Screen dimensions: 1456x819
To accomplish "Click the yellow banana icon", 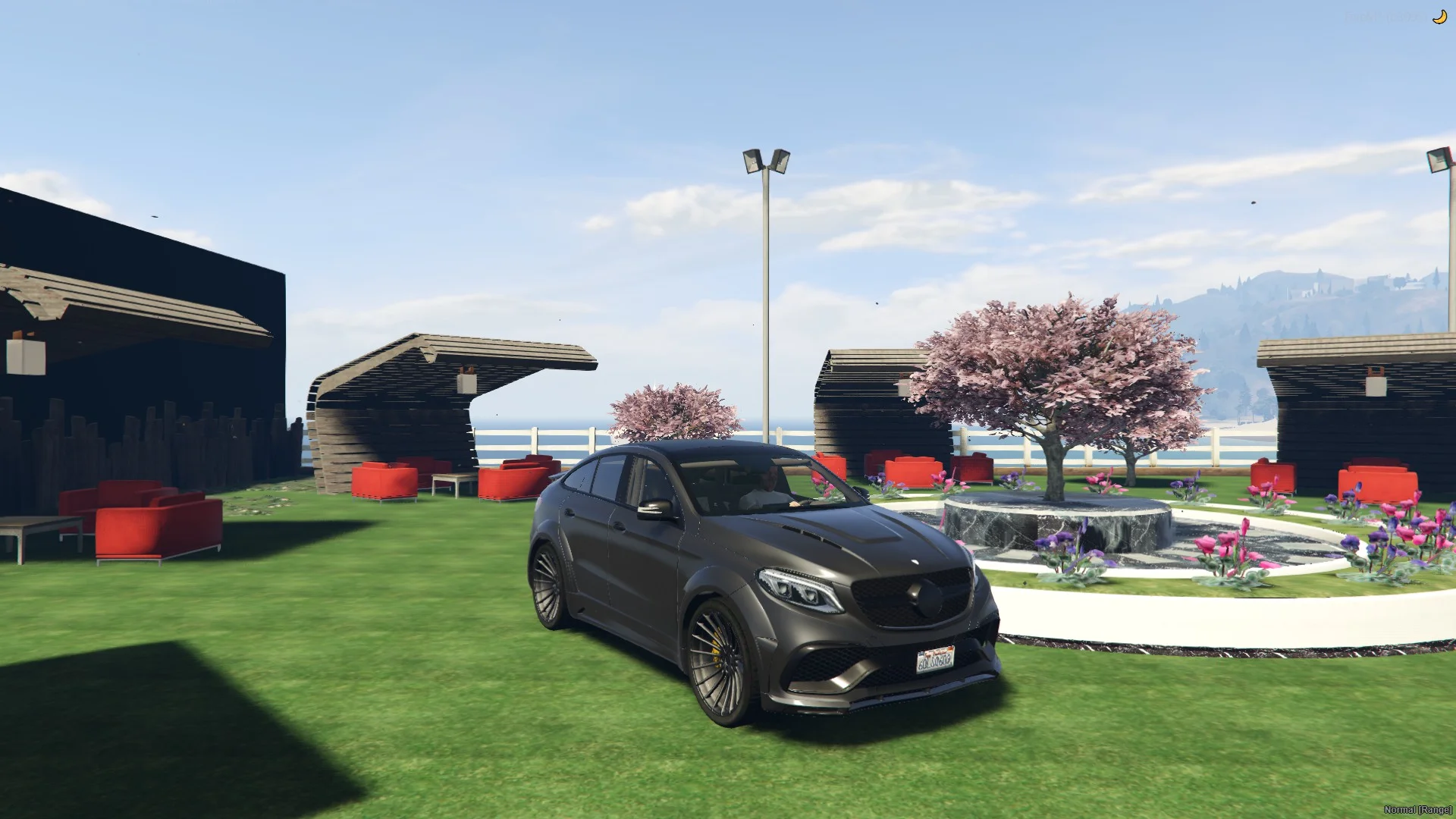I will click(x=1439, y=17).
